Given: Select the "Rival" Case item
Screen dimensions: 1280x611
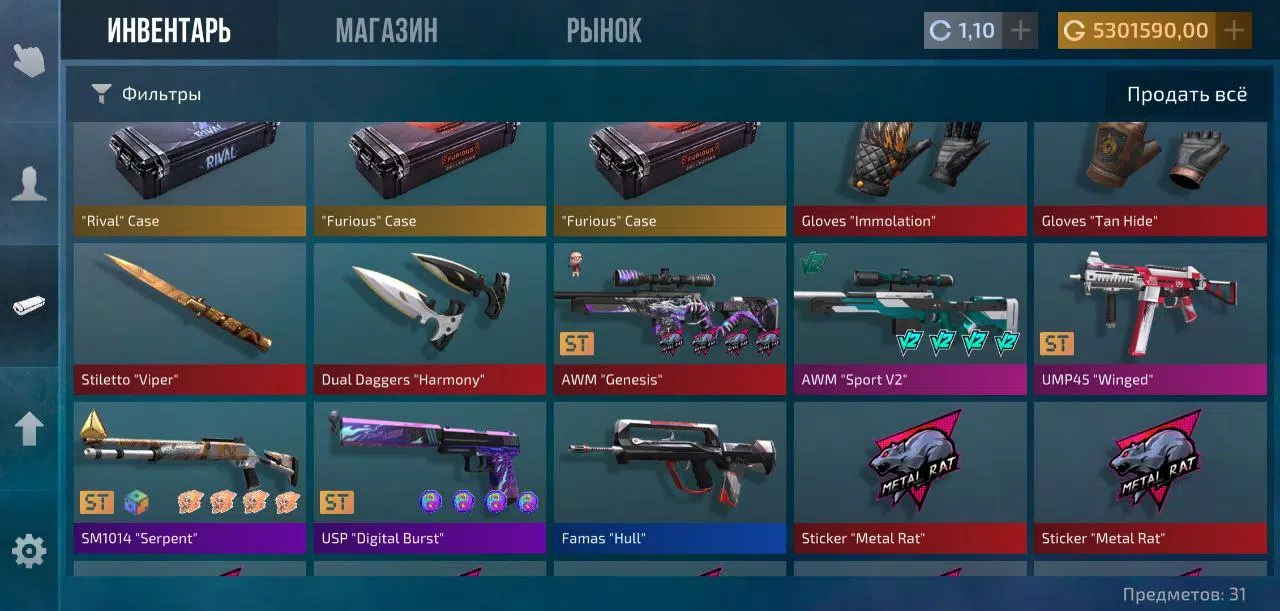Looking at the screenshot, I should tap(190, 178).
